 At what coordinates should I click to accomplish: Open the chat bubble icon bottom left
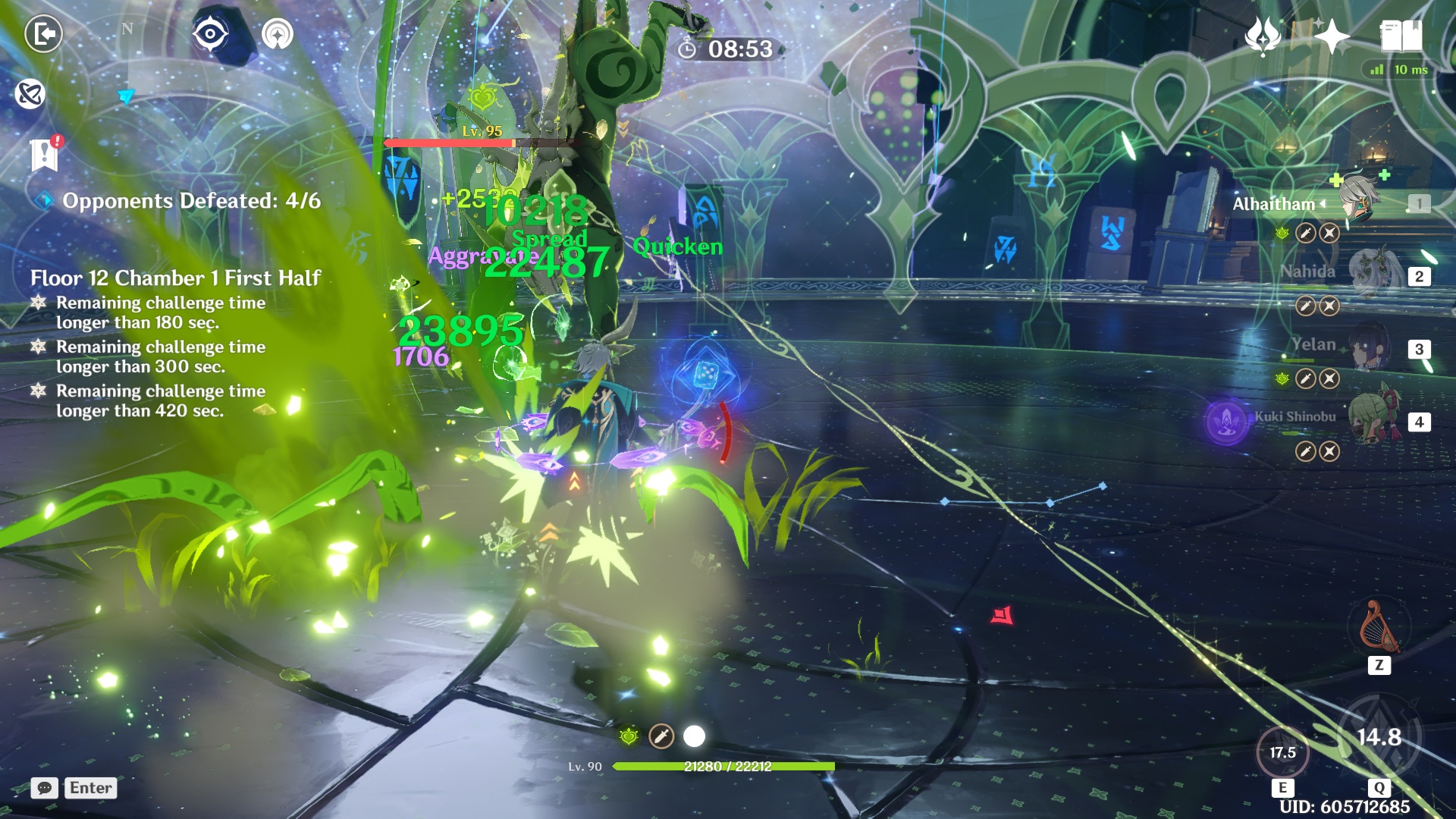click(x=44, y=788)
